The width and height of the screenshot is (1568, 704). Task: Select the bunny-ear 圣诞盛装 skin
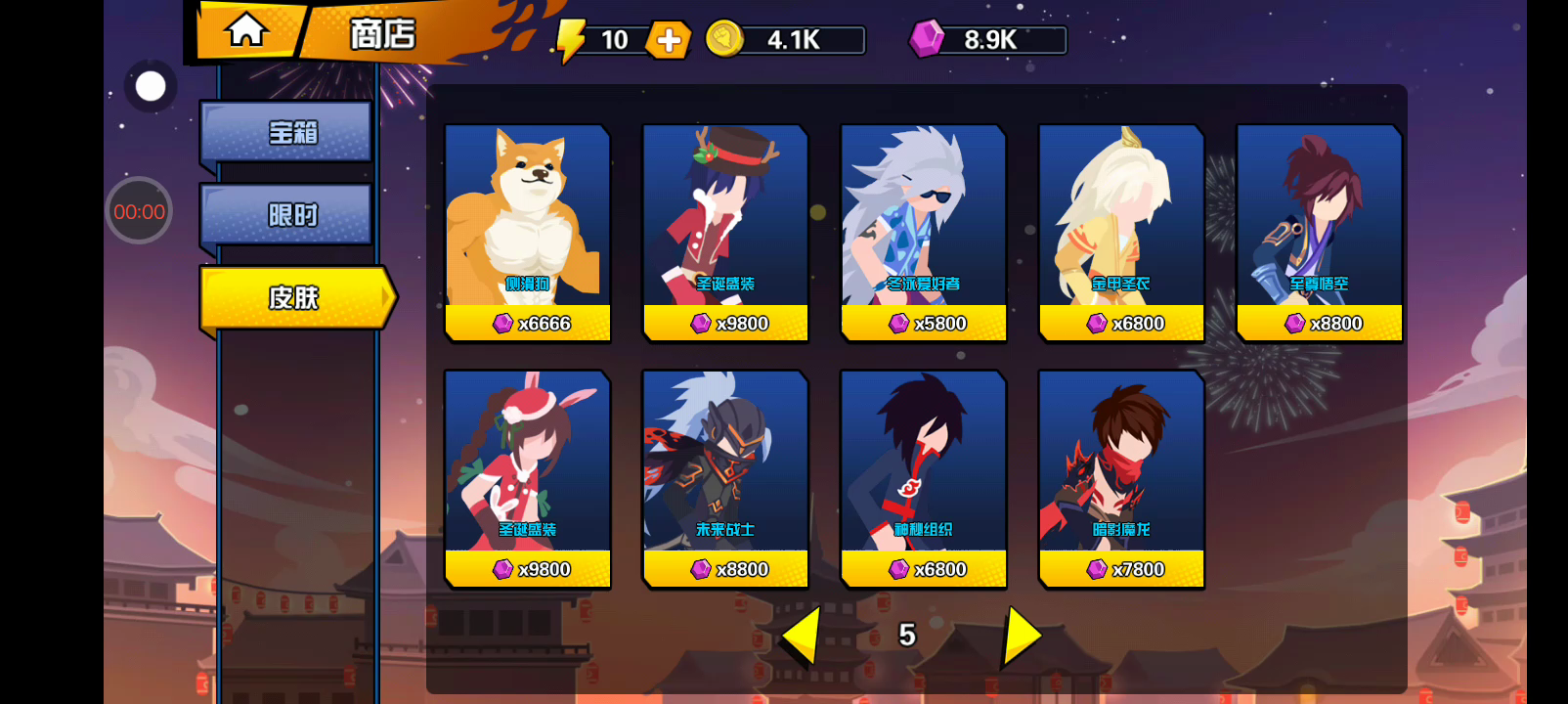click(528, 479)
